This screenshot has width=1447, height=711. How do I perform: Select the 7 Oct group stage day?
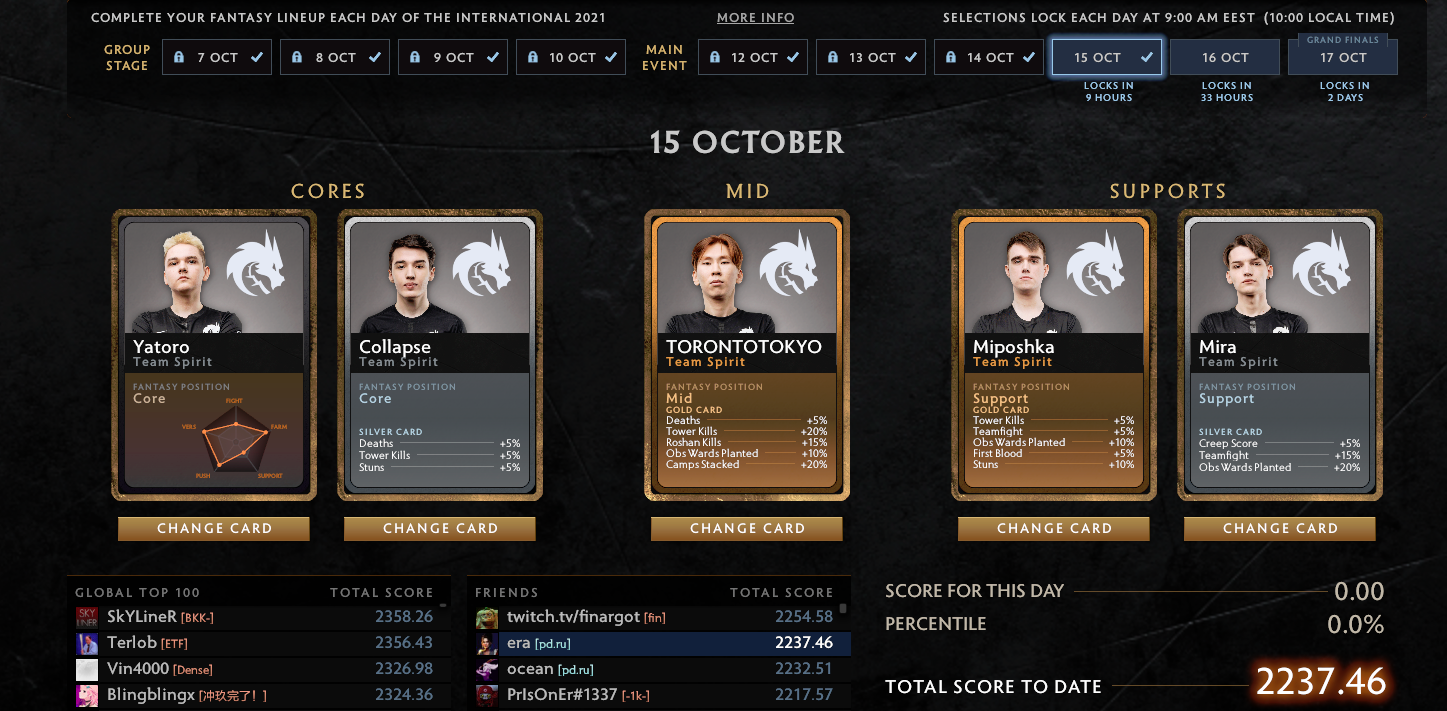217,58
